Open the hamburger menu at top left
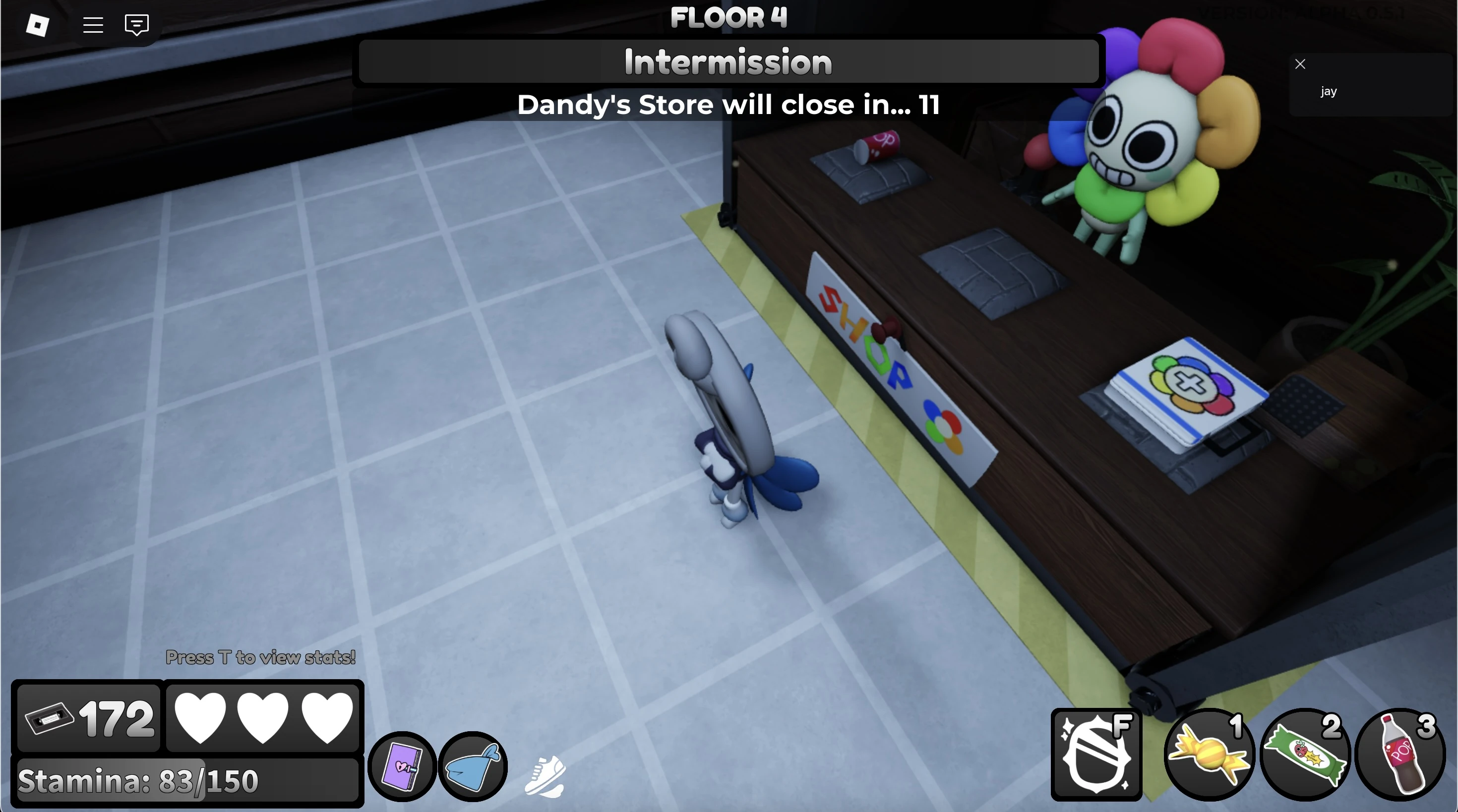 [92, 25]
